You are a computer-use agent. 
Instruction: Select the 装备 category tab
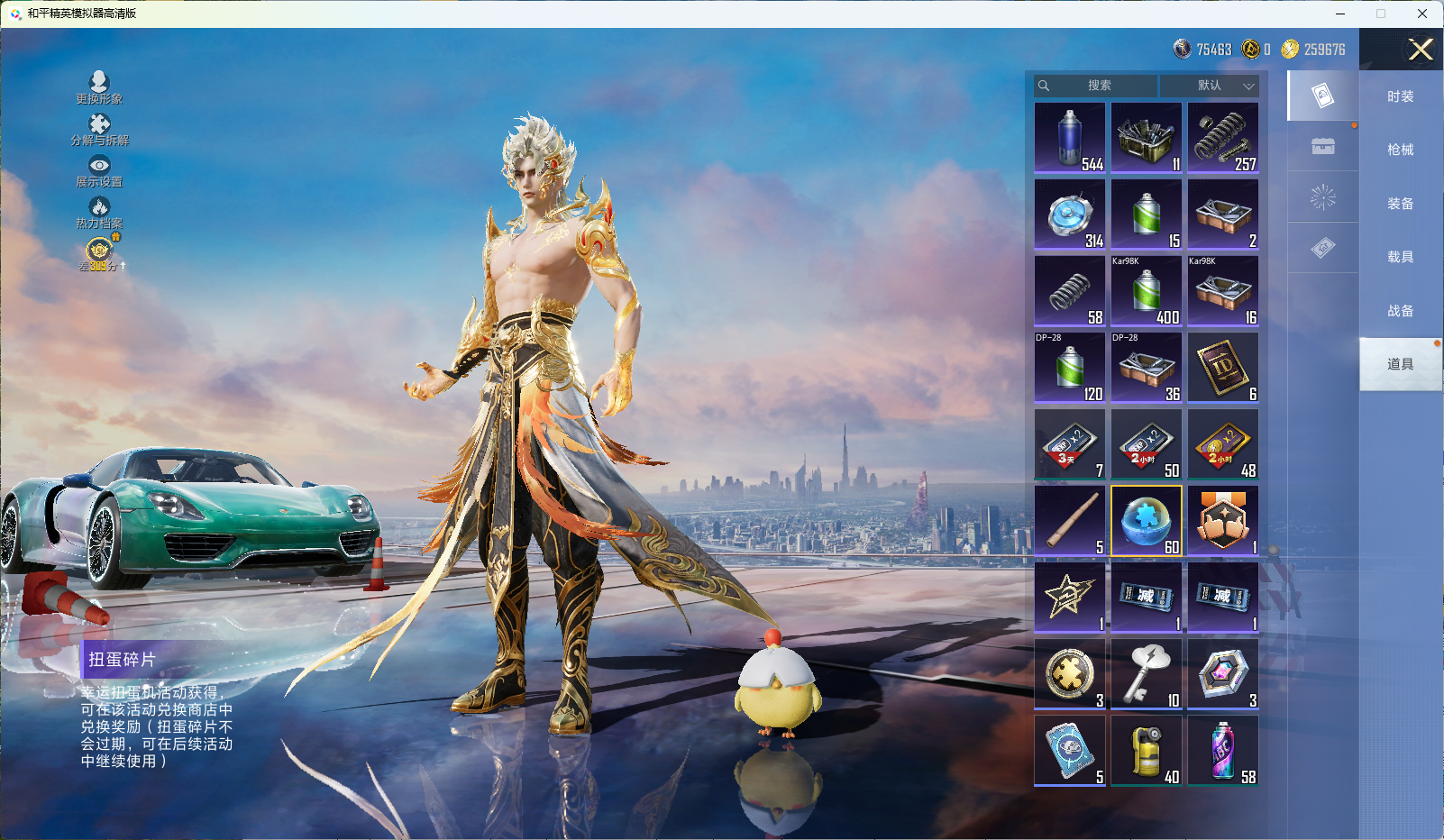click(1400, 204)
